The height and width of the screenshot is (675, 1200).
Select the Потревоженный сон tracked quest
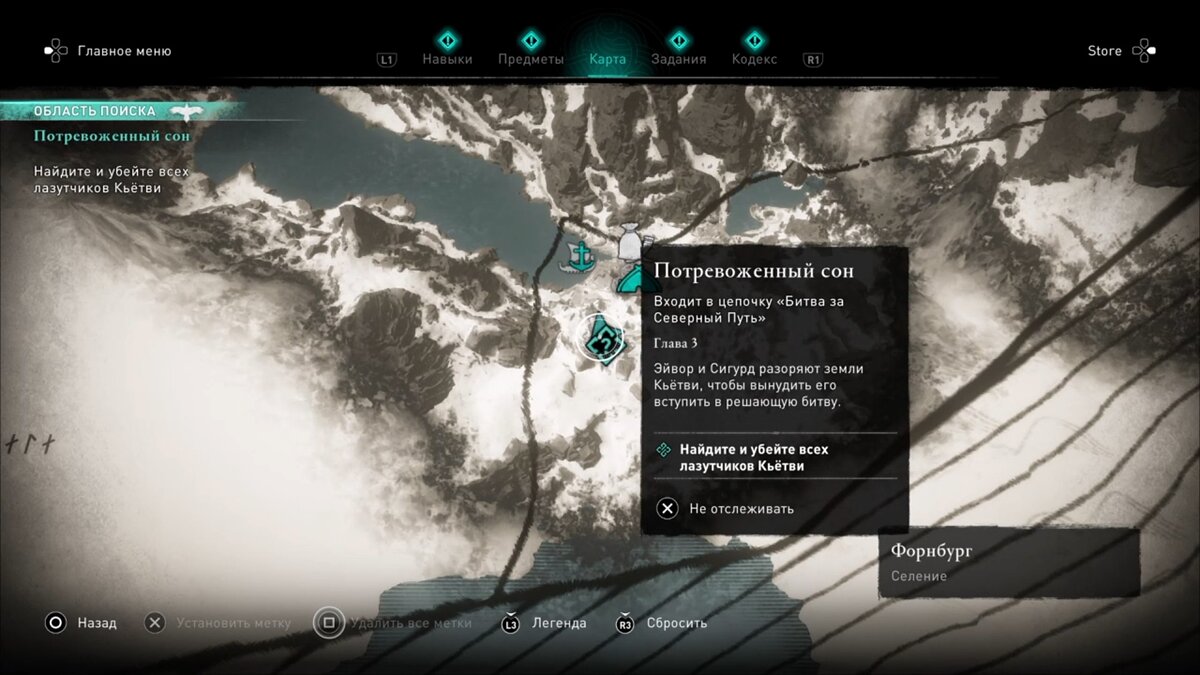112,136
